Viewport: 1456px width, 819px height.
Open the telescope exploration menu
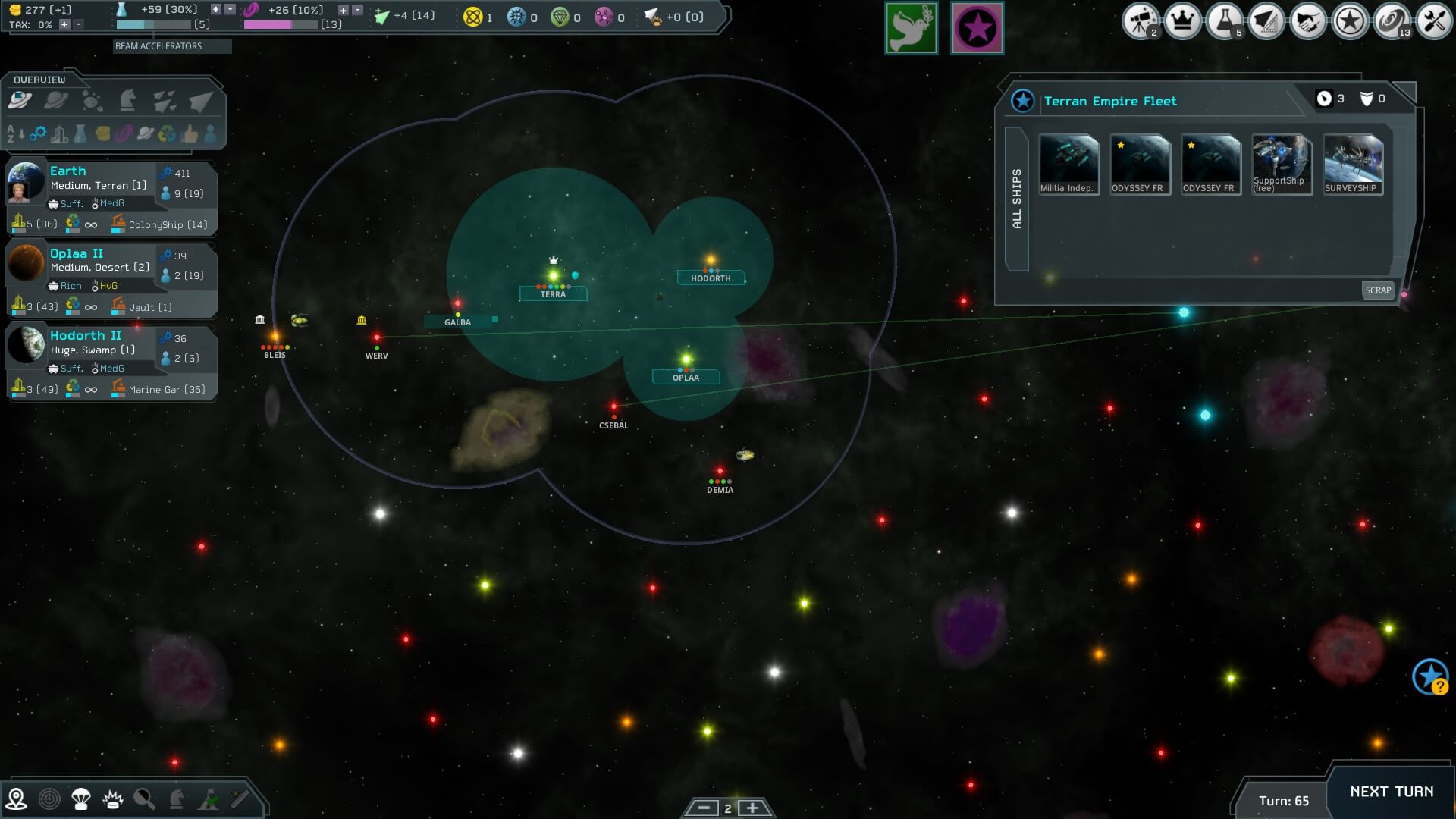pyautogui.click(x=1140, y=21)
